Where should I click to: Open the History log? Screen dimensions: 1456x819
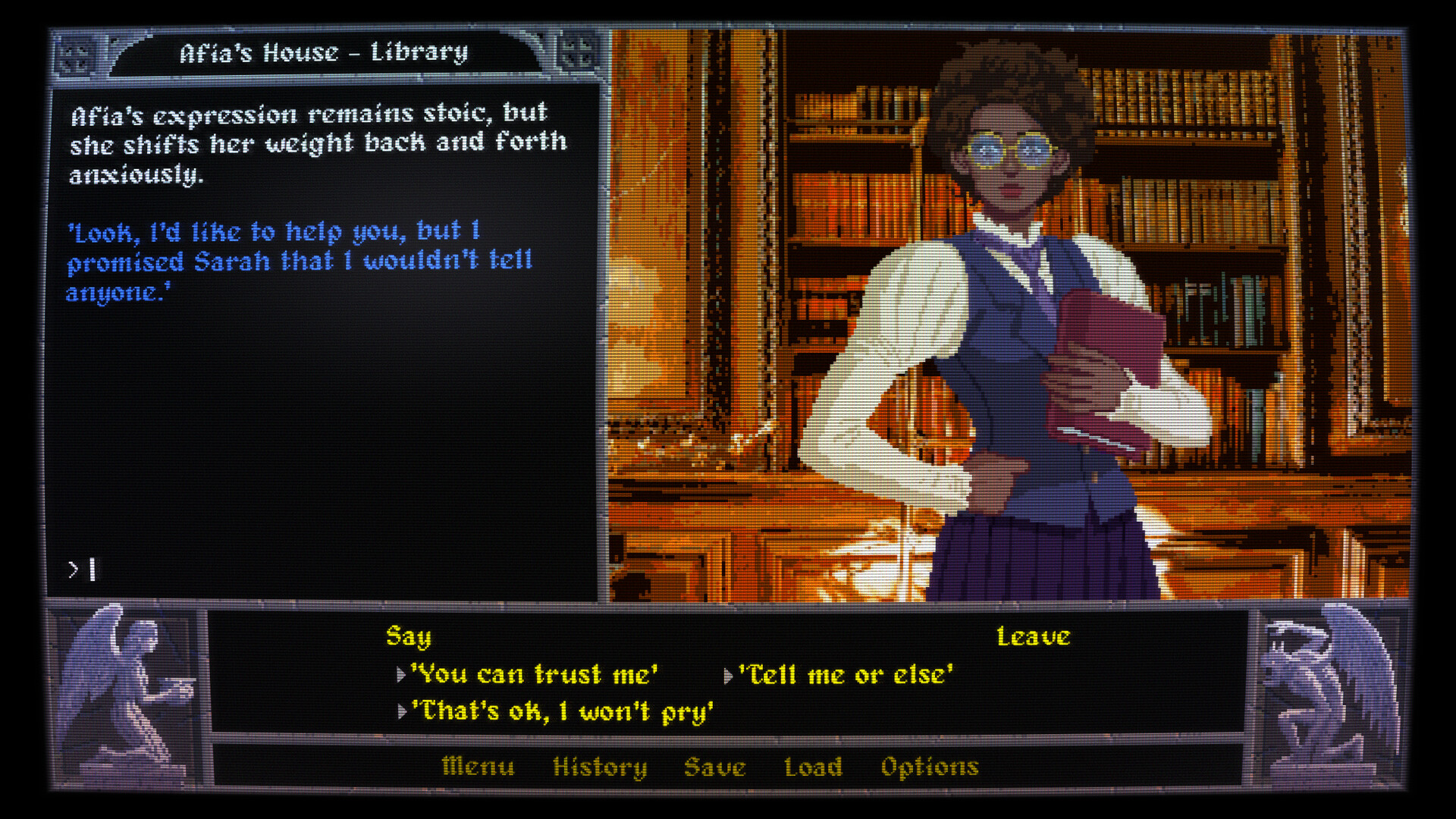601,767
